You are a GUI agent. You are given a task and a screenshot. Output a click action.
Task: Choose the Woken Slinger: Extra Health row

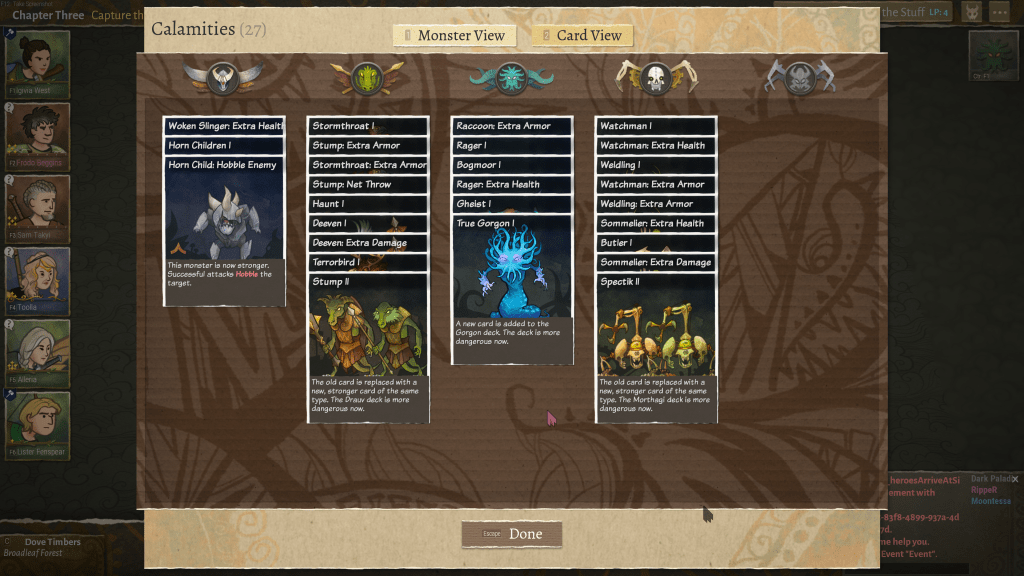click(224, 126)
